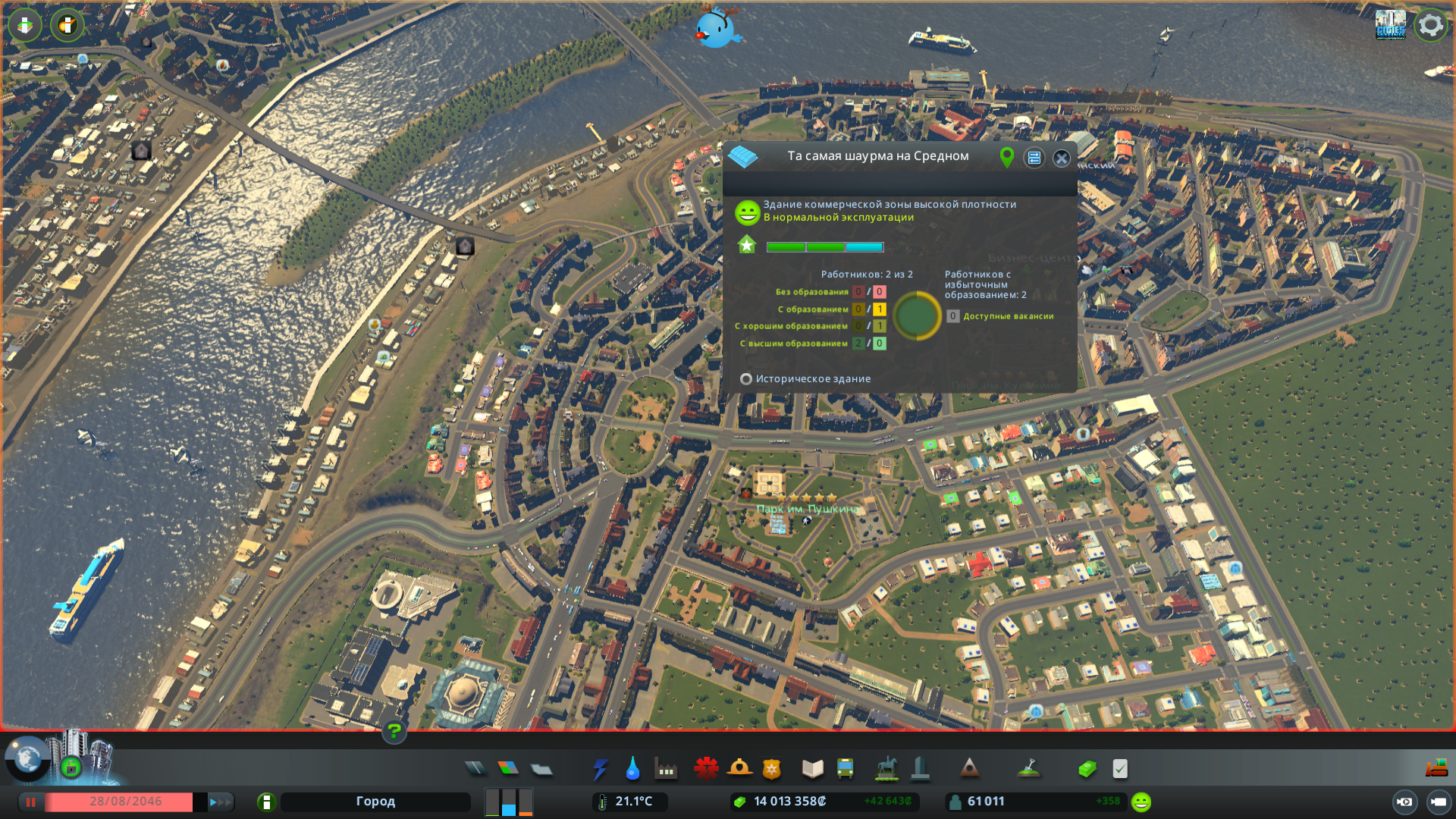Toggle the info views button top-left
Screen dimensions: 1456x819
[25, 25]
